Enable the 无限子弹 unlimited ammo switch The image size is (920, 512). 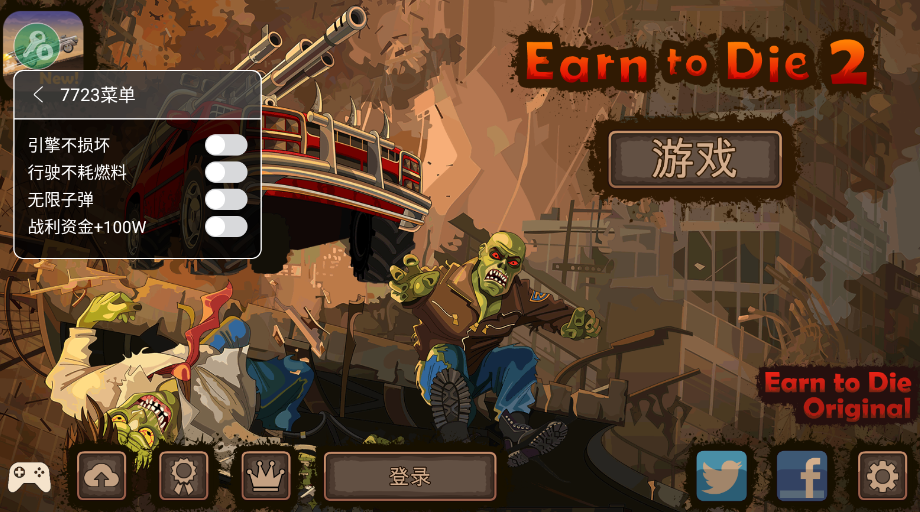226,199
